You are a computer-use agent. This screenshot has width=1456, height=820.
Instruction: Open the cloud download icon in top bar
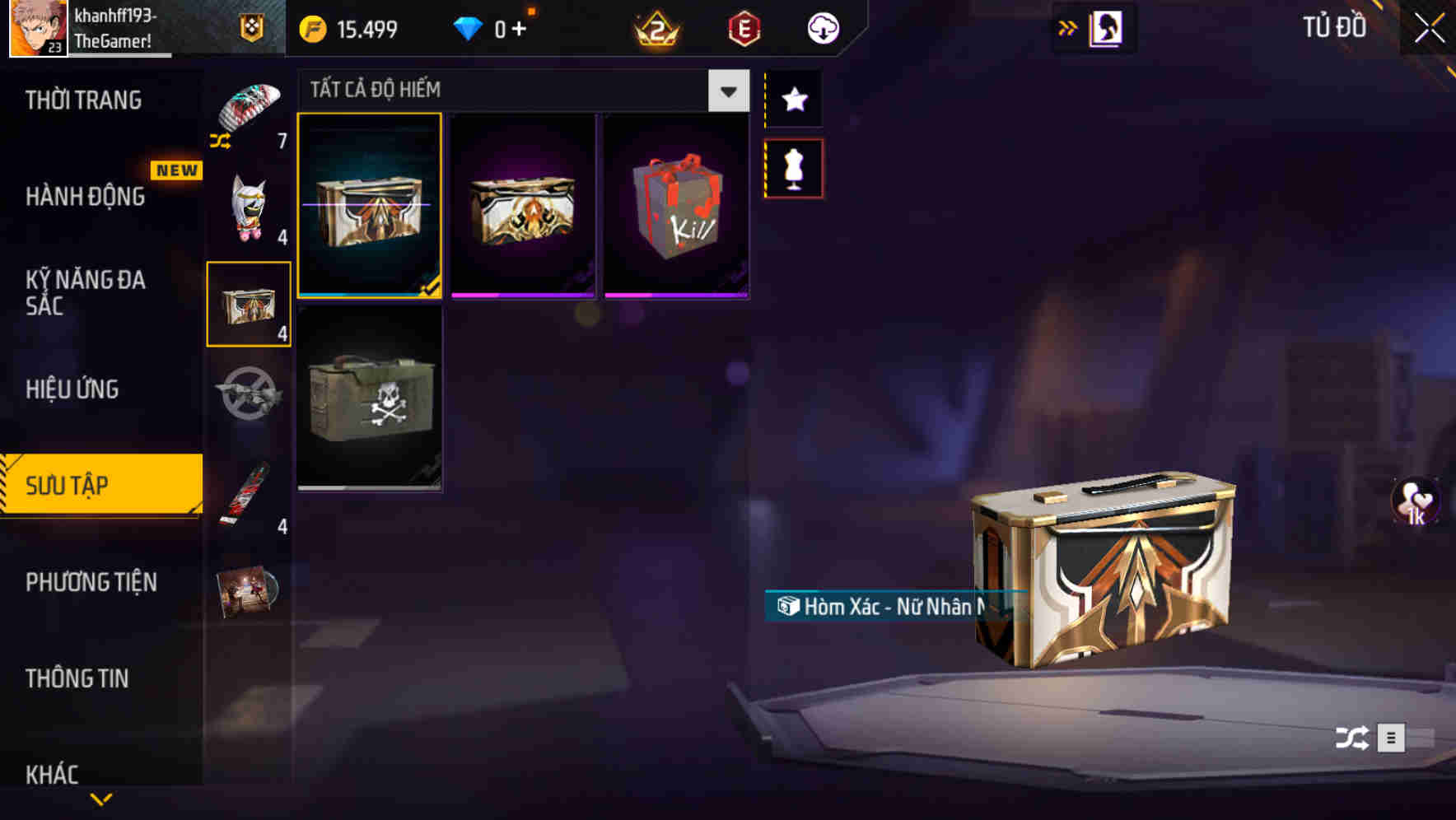click(823, 27)
